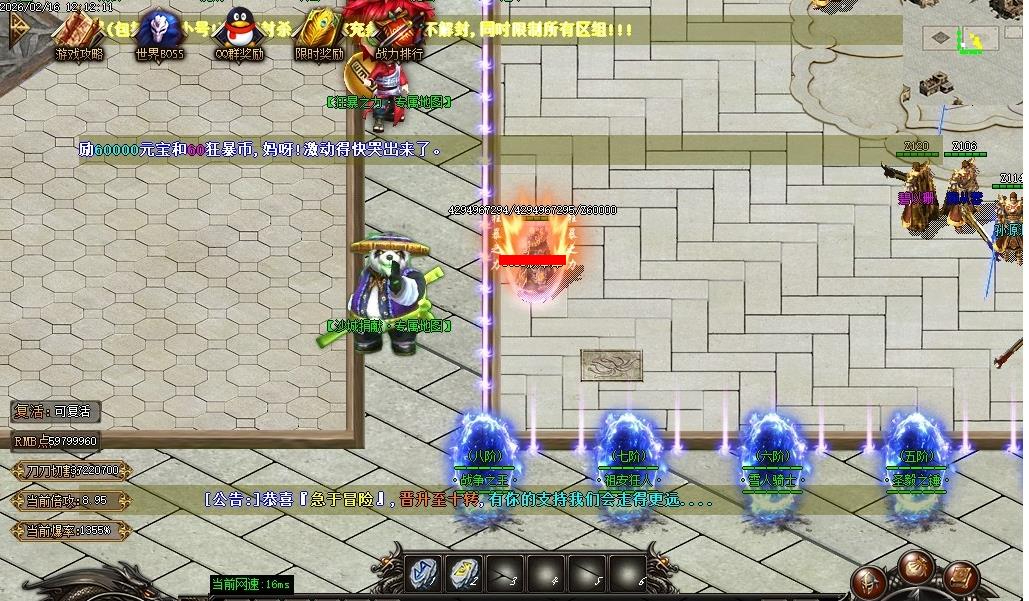Screen dimensions: 1029x601
Task: Select the 当前爆率 drop rate panel
Action: pyautogui.click(x=70, y=530)
